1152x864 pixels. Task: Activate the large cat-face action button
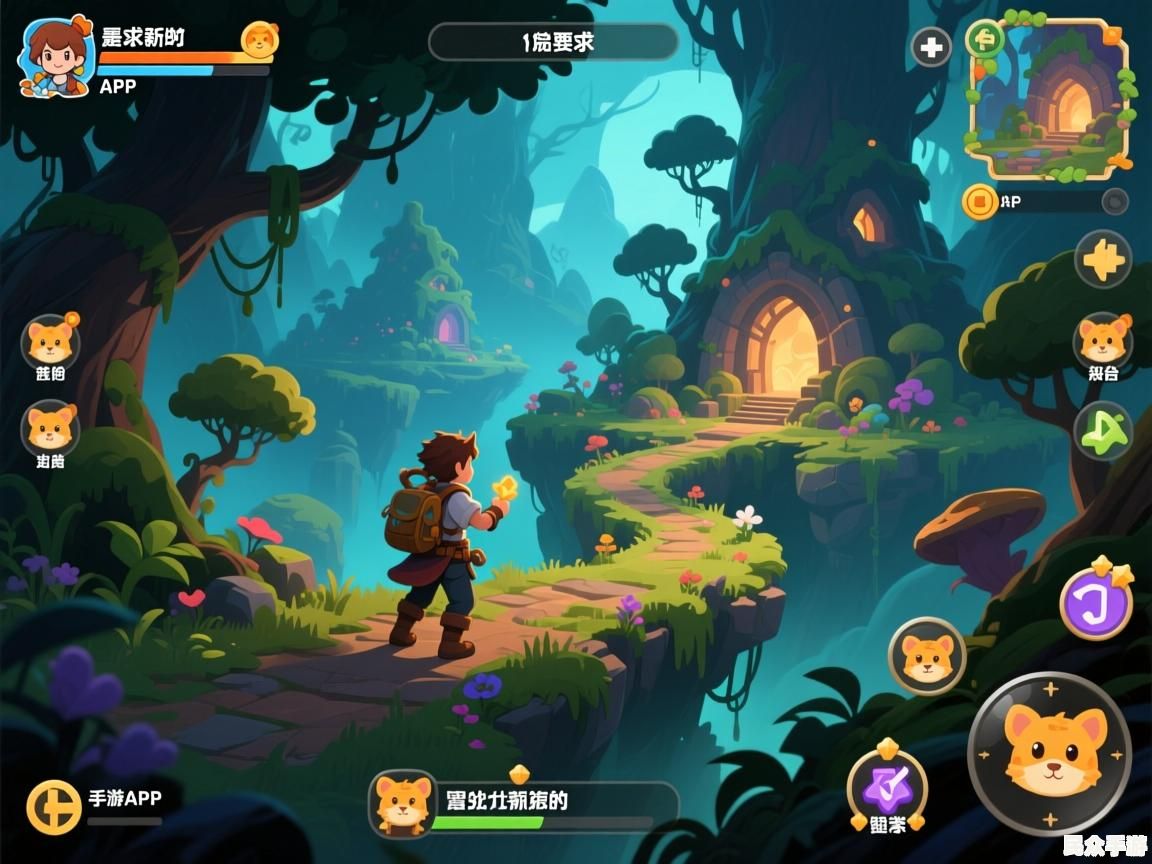(x=1049, y=752)
